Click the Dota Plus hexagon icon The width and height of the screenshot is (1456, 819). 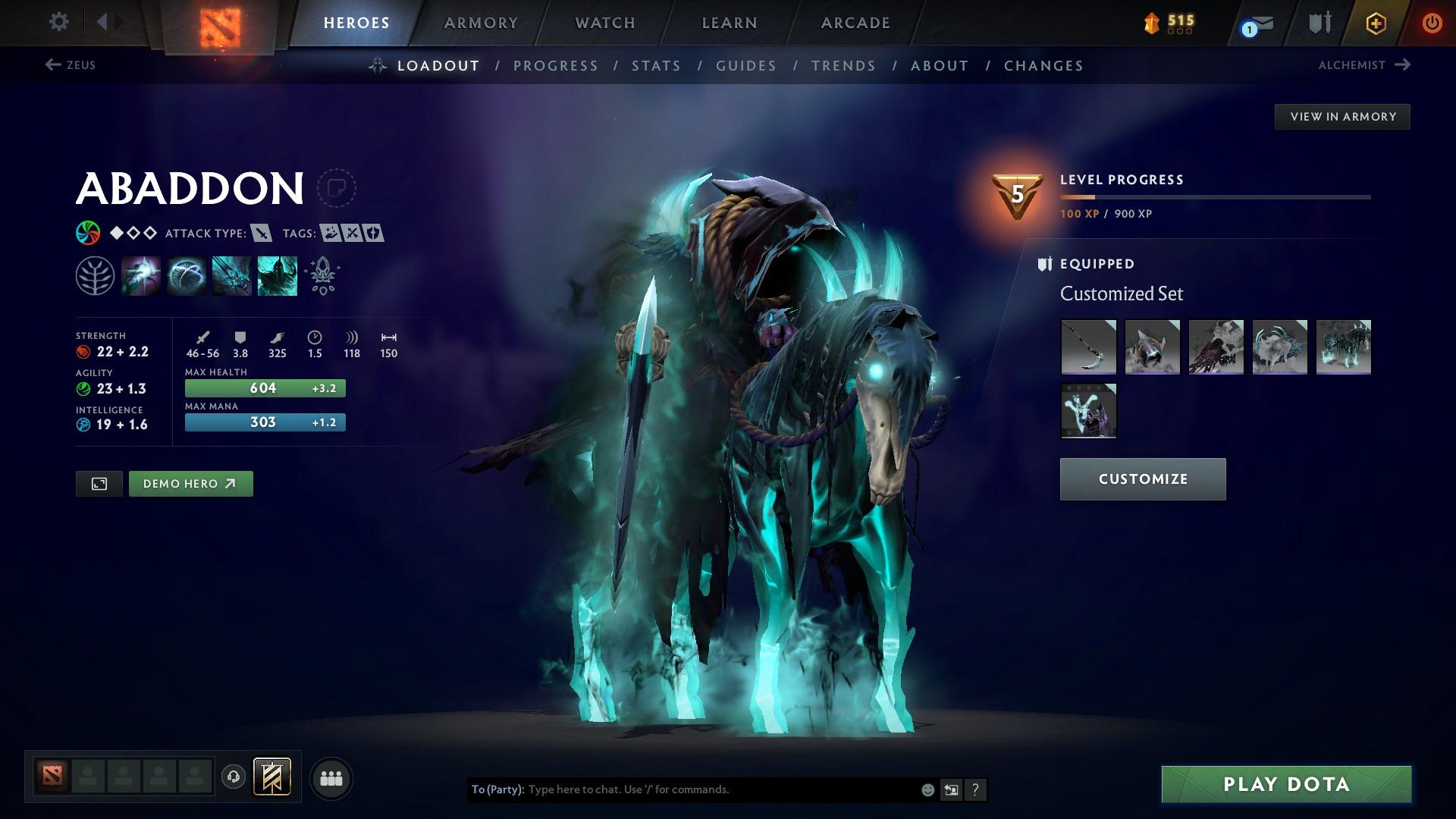(1375, 23)
